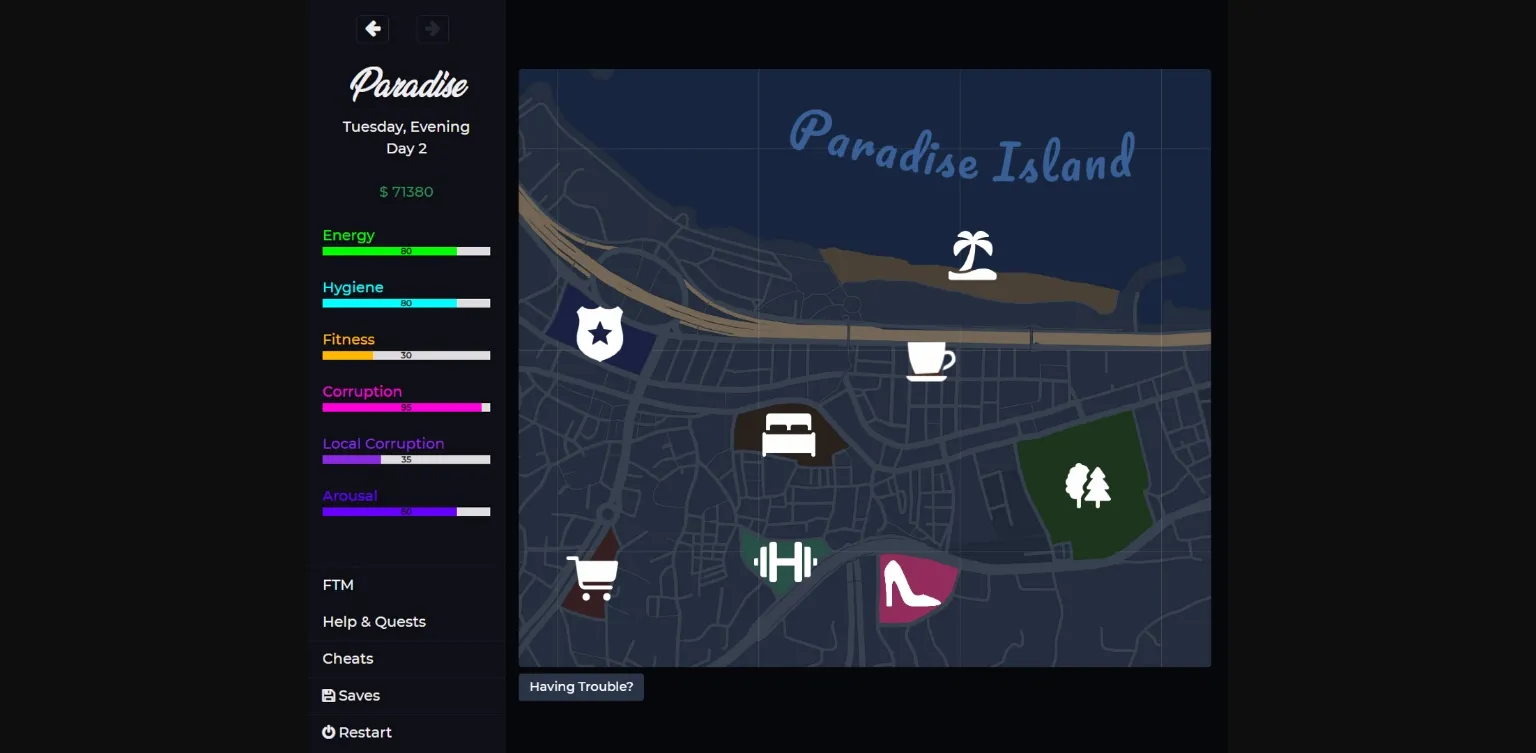1536x753 pixels.
Task: Click the $ 71380 money display
Action: [406, 191]
